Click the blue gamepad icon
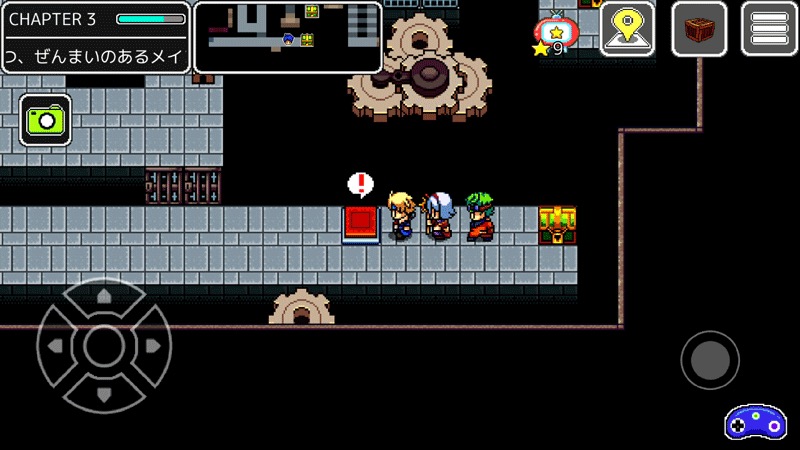Image resolution: width=800 pixels, height=450 pixels. coord(755,421)
